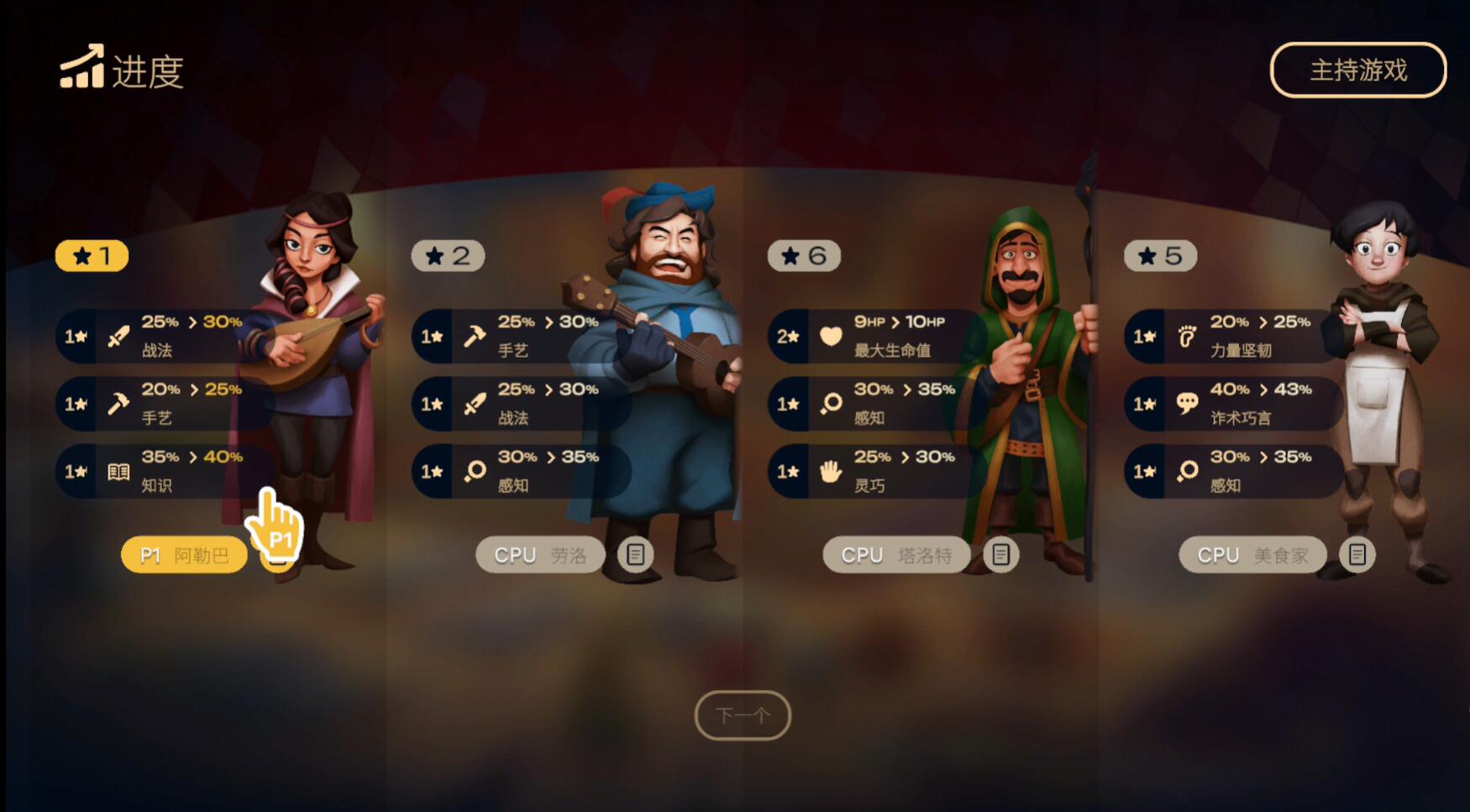1470x812 pixels.
Task: Choose 阿勒巴's 战法 25% to 30% upgrade
Action: pyautogui.click(x=164, y=336)
